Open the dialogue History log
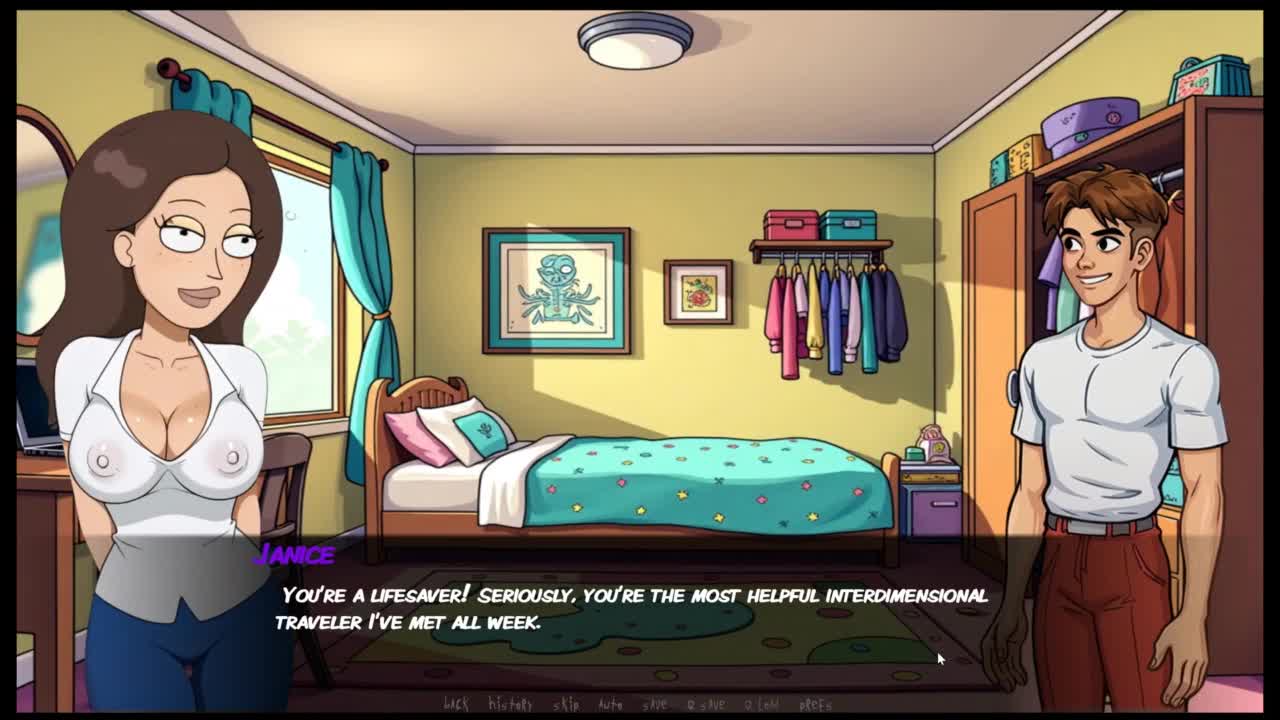Screen dimensions: 1280x720 510,704
